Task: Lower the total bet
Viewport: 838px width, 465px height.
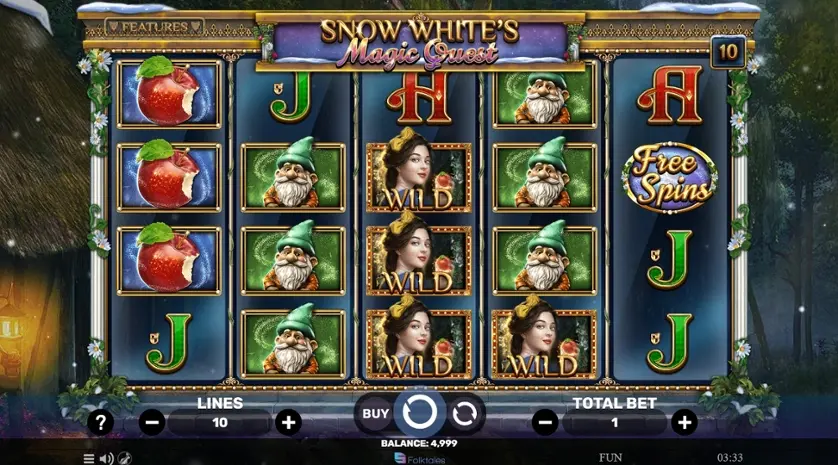Action: (546, 422)
